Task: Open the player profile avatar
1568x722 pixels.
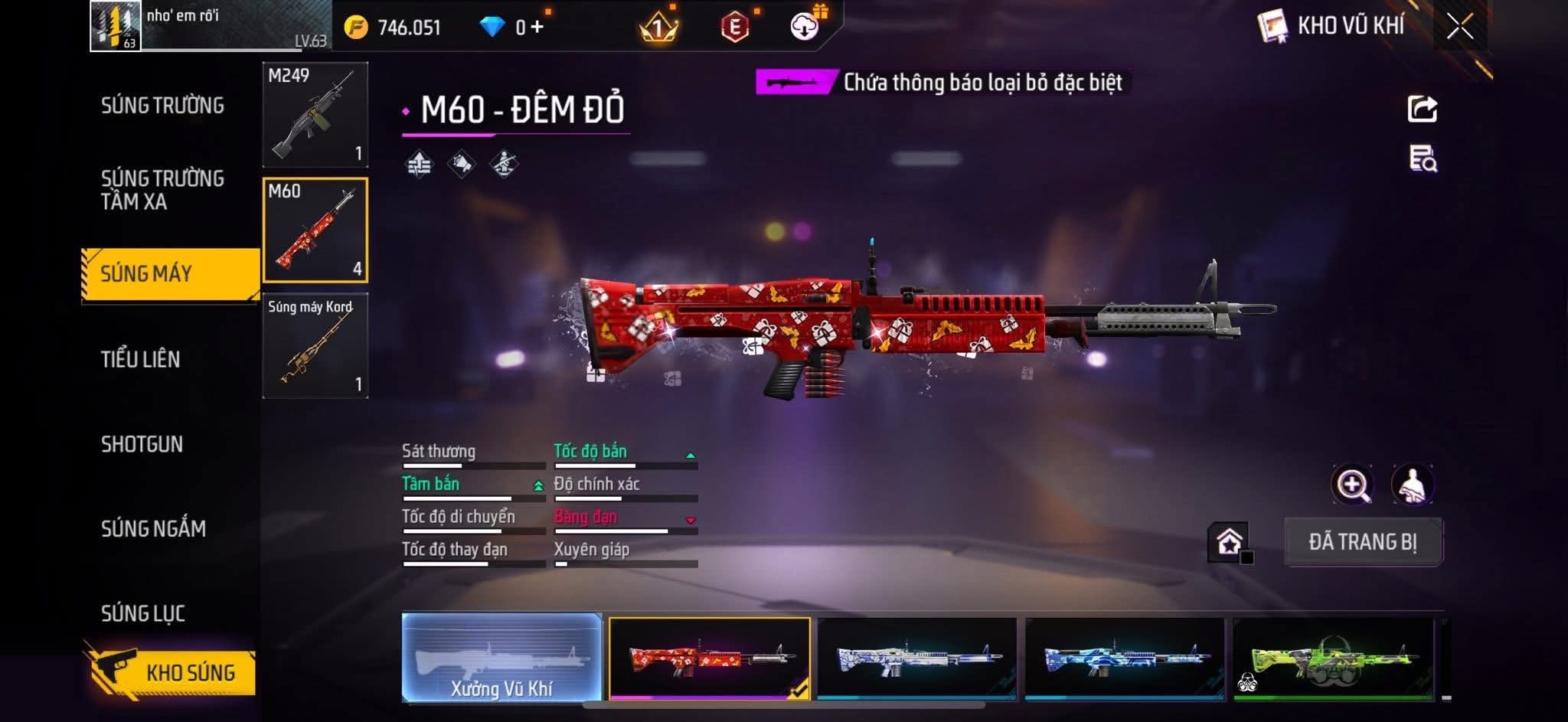Action: pos(116,26)
